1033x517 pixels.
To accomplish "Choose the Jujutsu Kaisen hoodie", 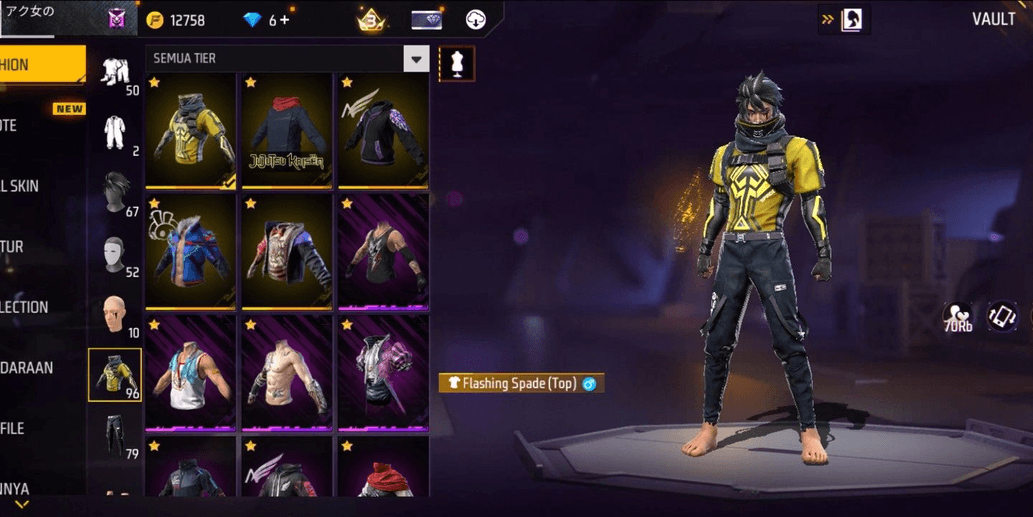I will (288, 131).
